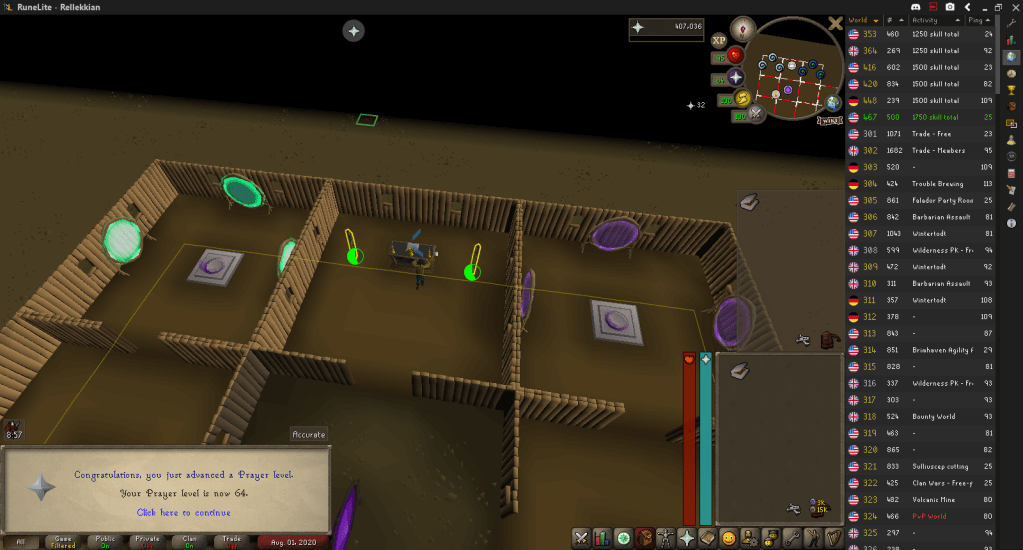This screenshot has height=550, width=1023.
Task: Sort world list by Ping column
Action: [973, 19]
